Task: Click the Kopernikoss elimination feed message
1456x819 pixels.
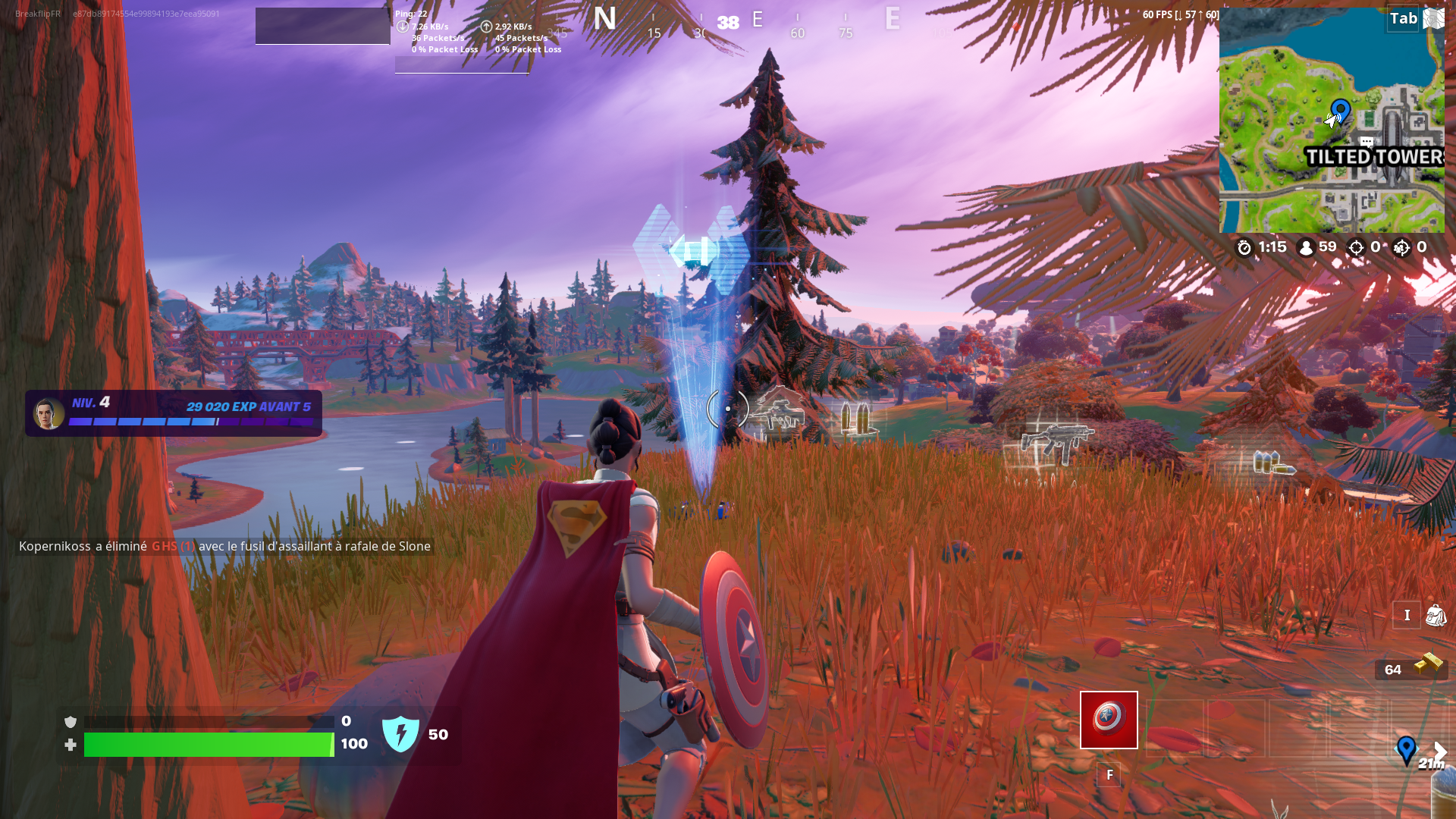Action: coord(224,546)
